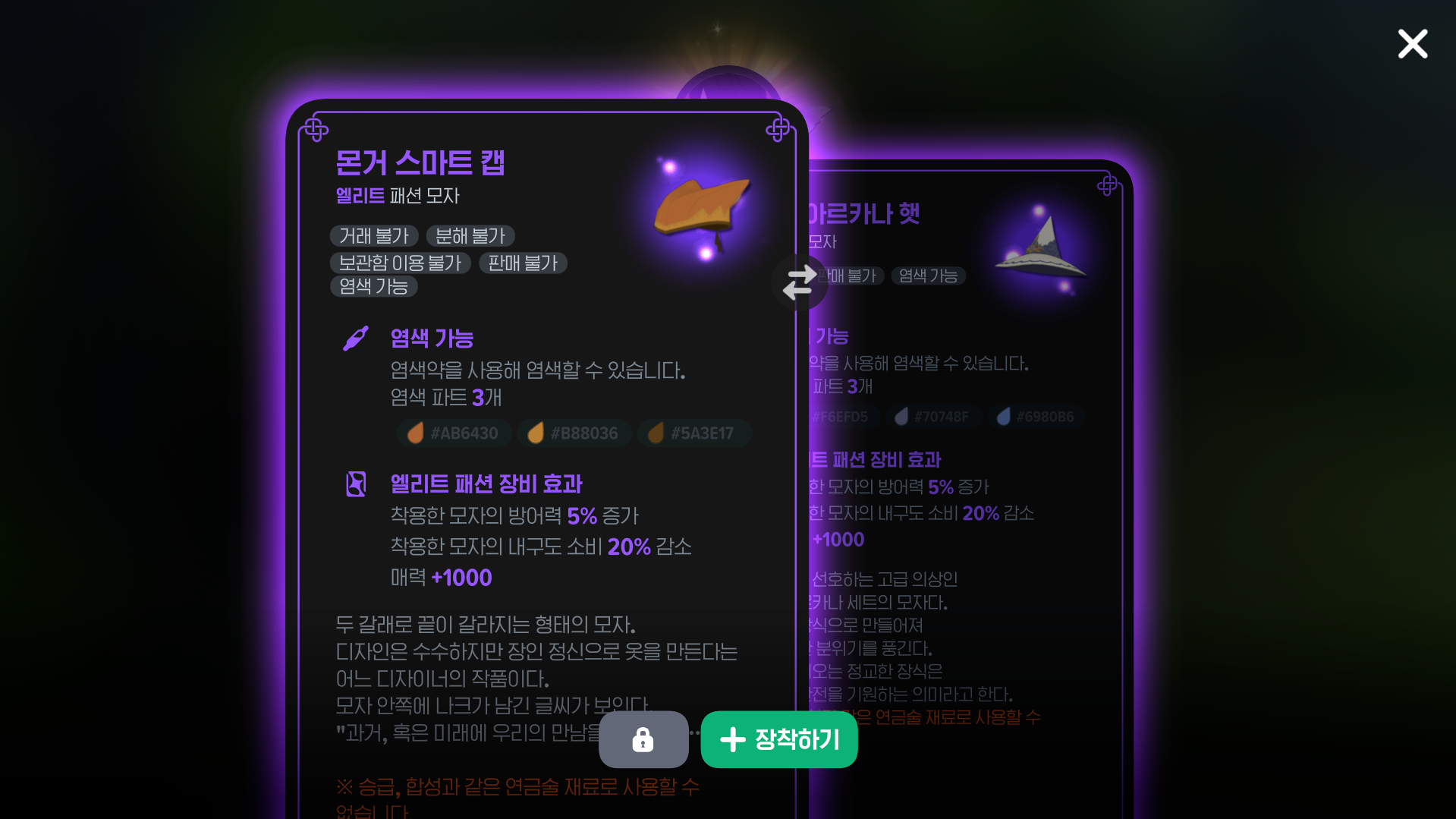
Task: Toggle the item lock button
Action: (x=643, y=739)
